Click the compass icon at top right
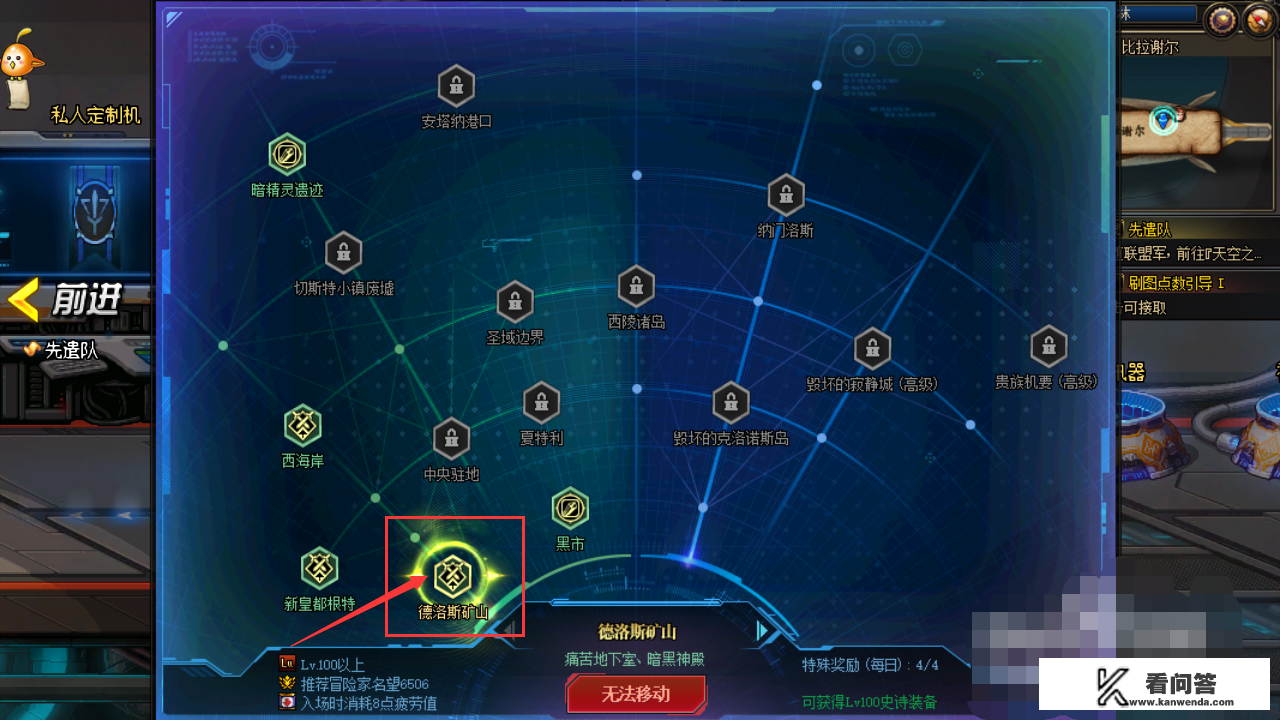The width and height of the screenshot is (1280, 720). click(x=1258, y=18)
